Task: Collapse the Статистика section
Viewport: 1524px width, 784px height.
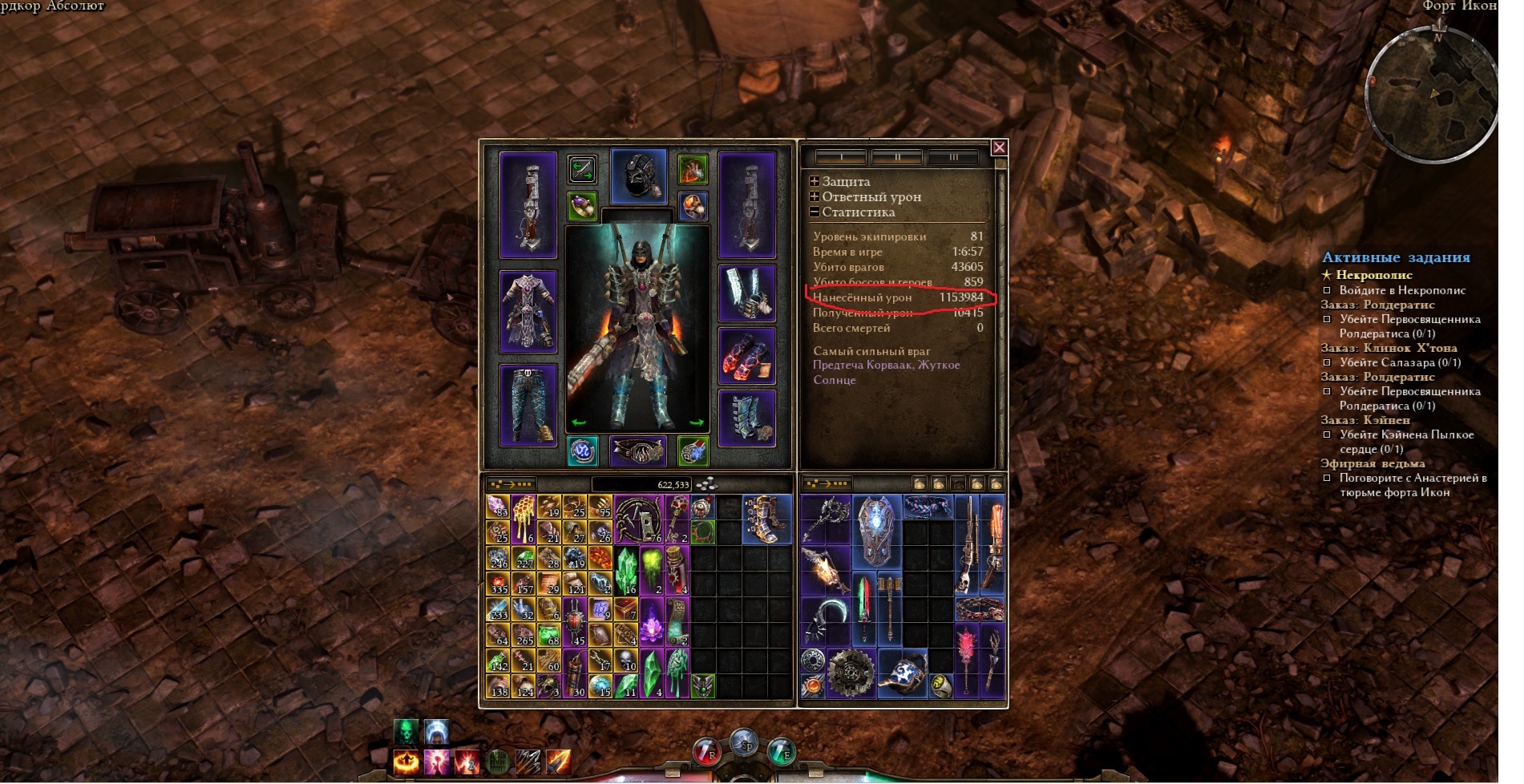Action: (815, 212)
